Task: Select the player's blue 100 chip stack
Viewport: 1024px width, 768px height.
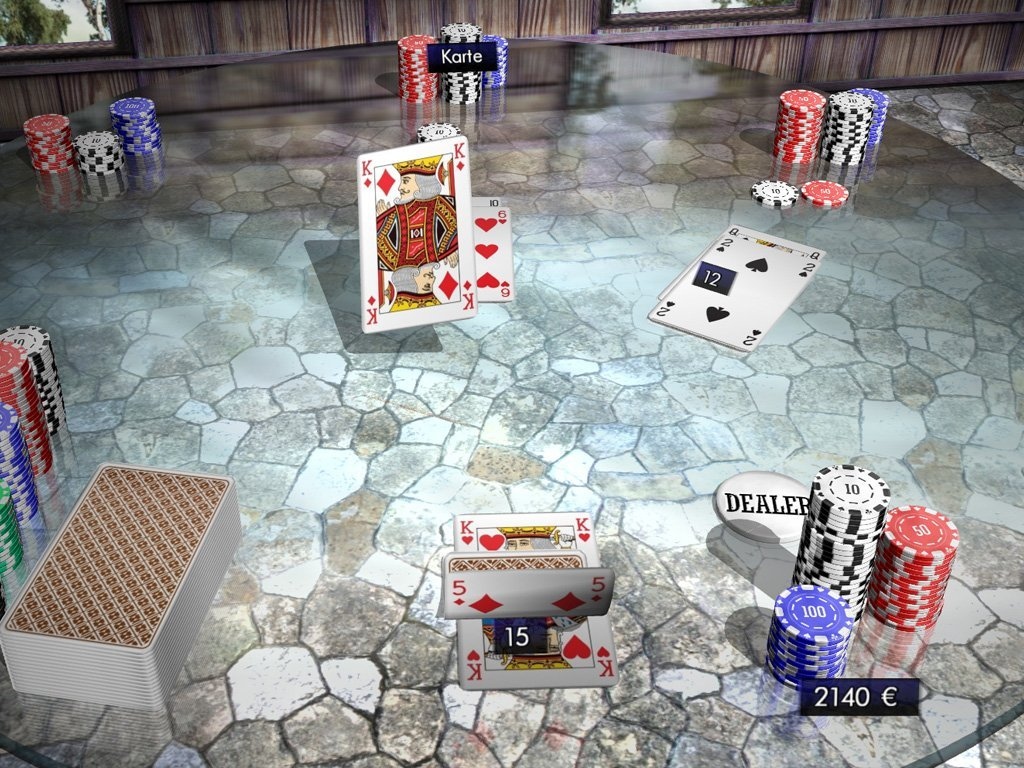Action: (x=808, y=640)
